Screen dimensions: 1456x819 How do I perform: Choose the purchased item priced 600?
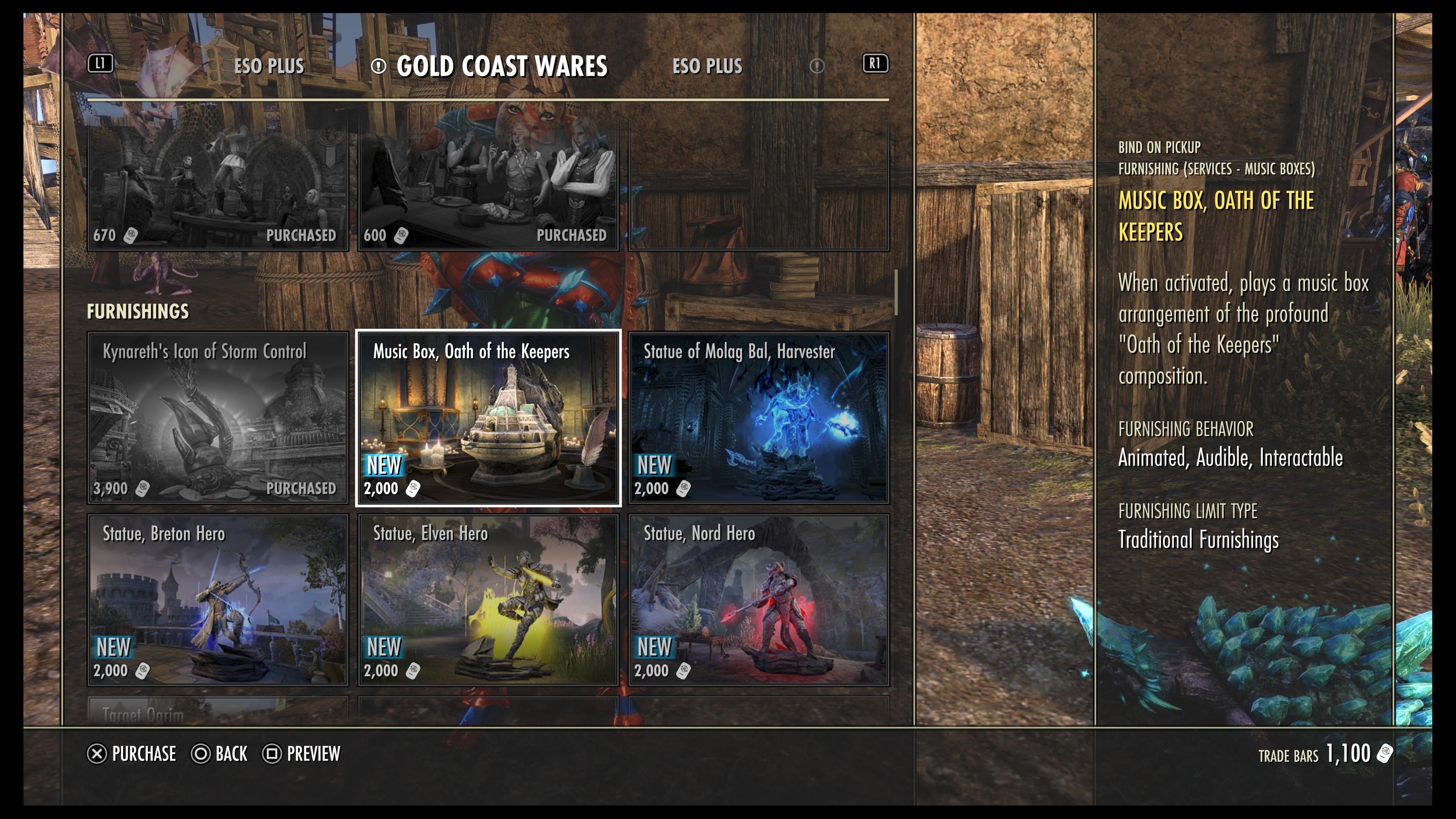(488, 187)
